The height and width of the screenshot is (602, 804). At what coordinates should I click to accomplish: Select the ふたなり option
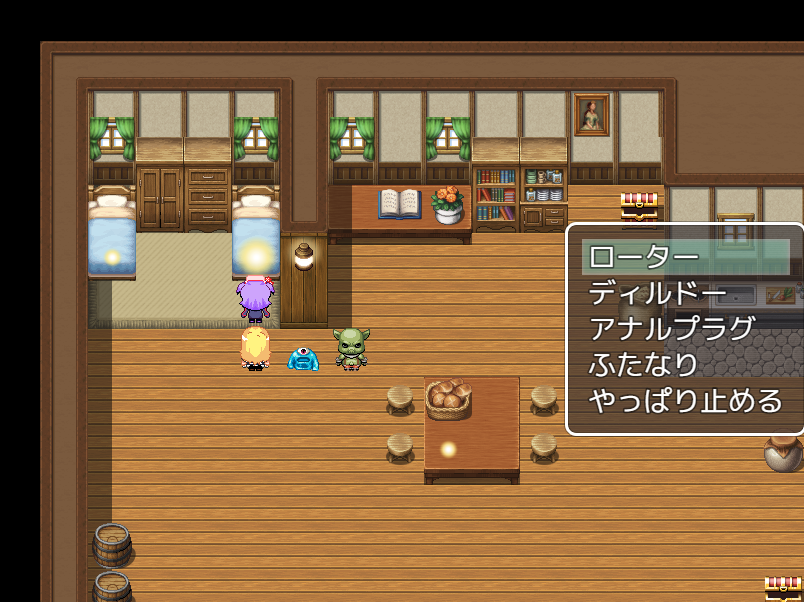(643, 365)
